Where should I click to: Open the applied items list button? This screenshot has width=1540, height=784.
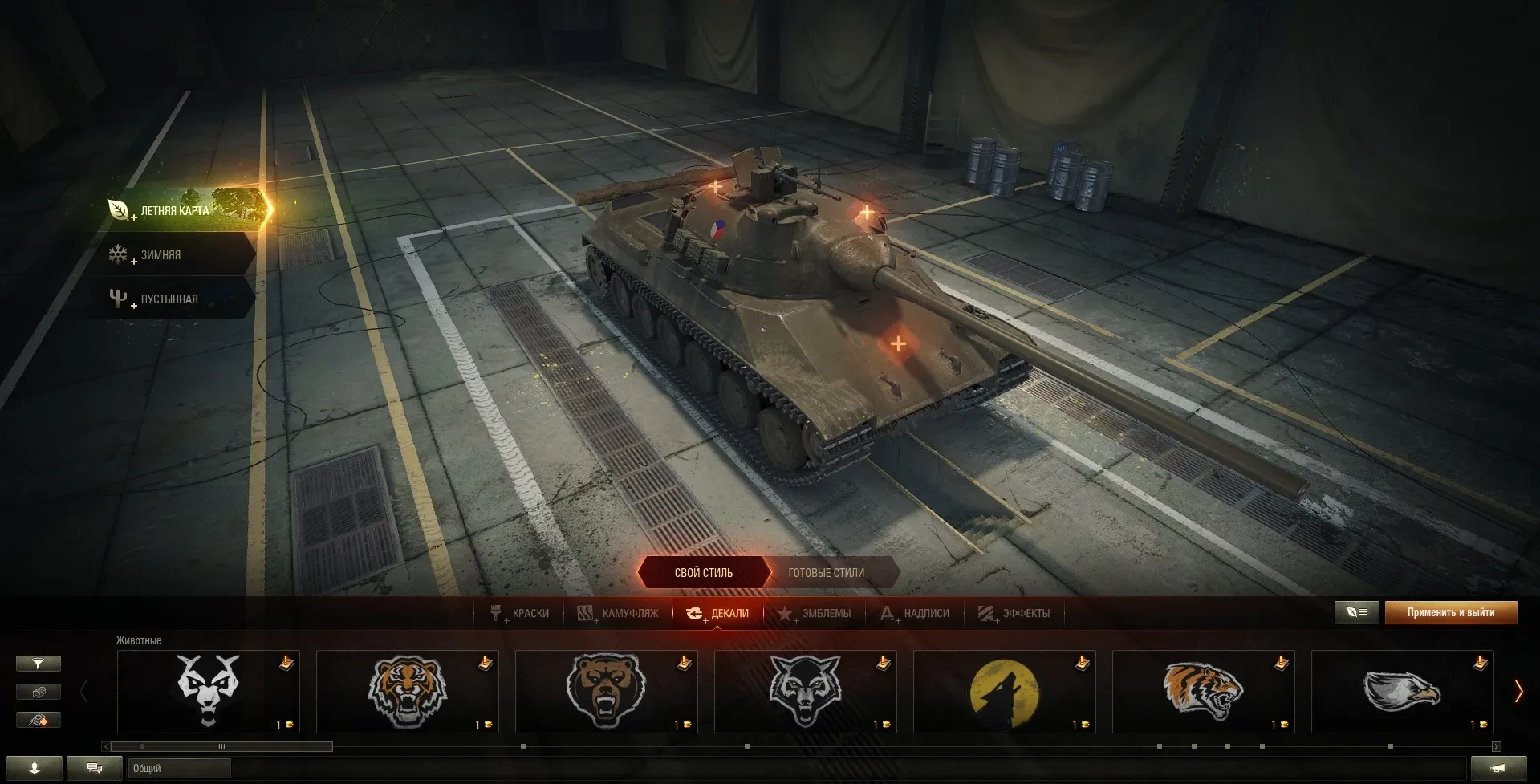pyautogui.click(x=1356, y=613)
